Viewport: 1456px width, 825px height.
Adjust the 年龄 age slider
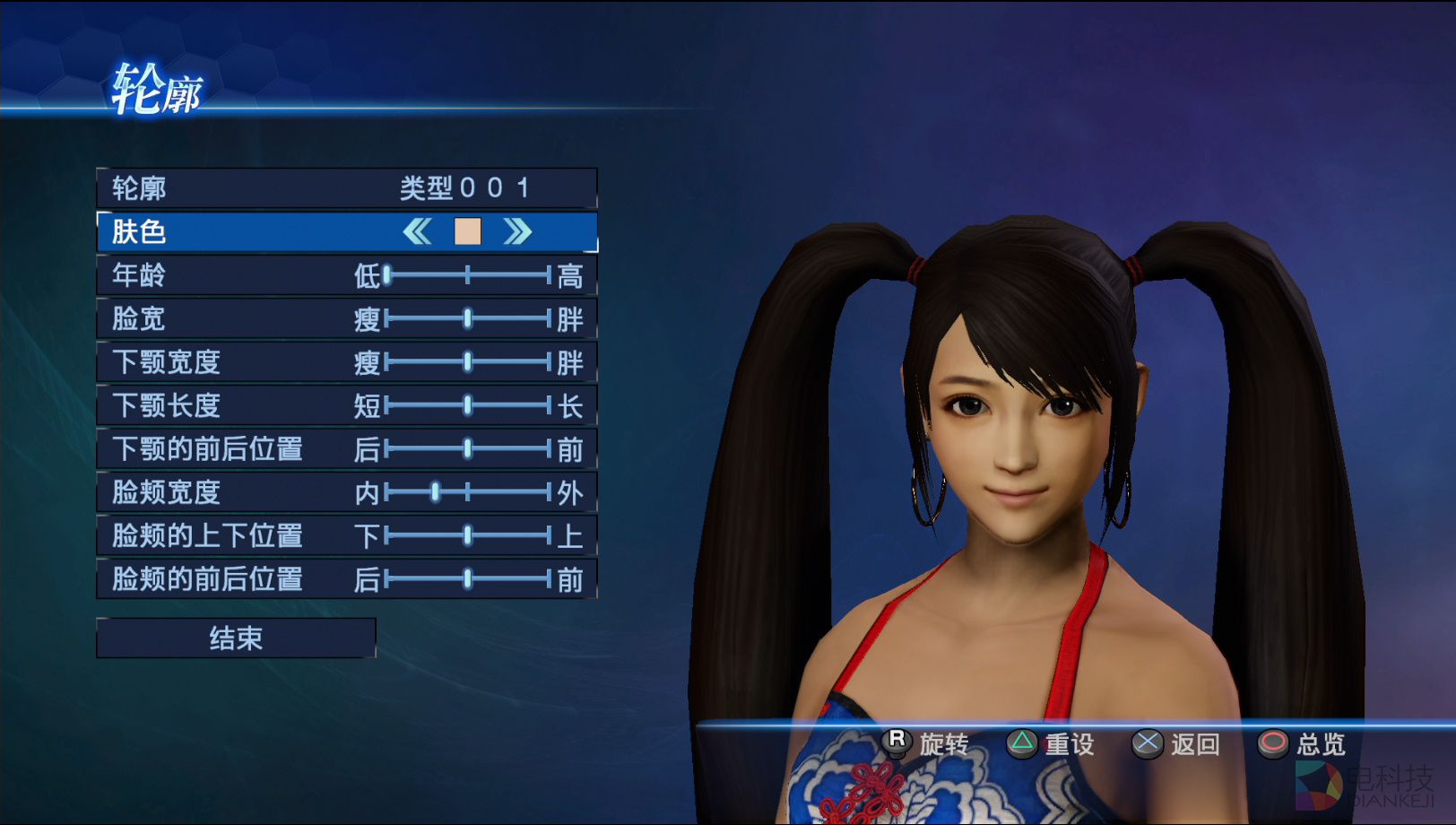[x=387, y=275]
